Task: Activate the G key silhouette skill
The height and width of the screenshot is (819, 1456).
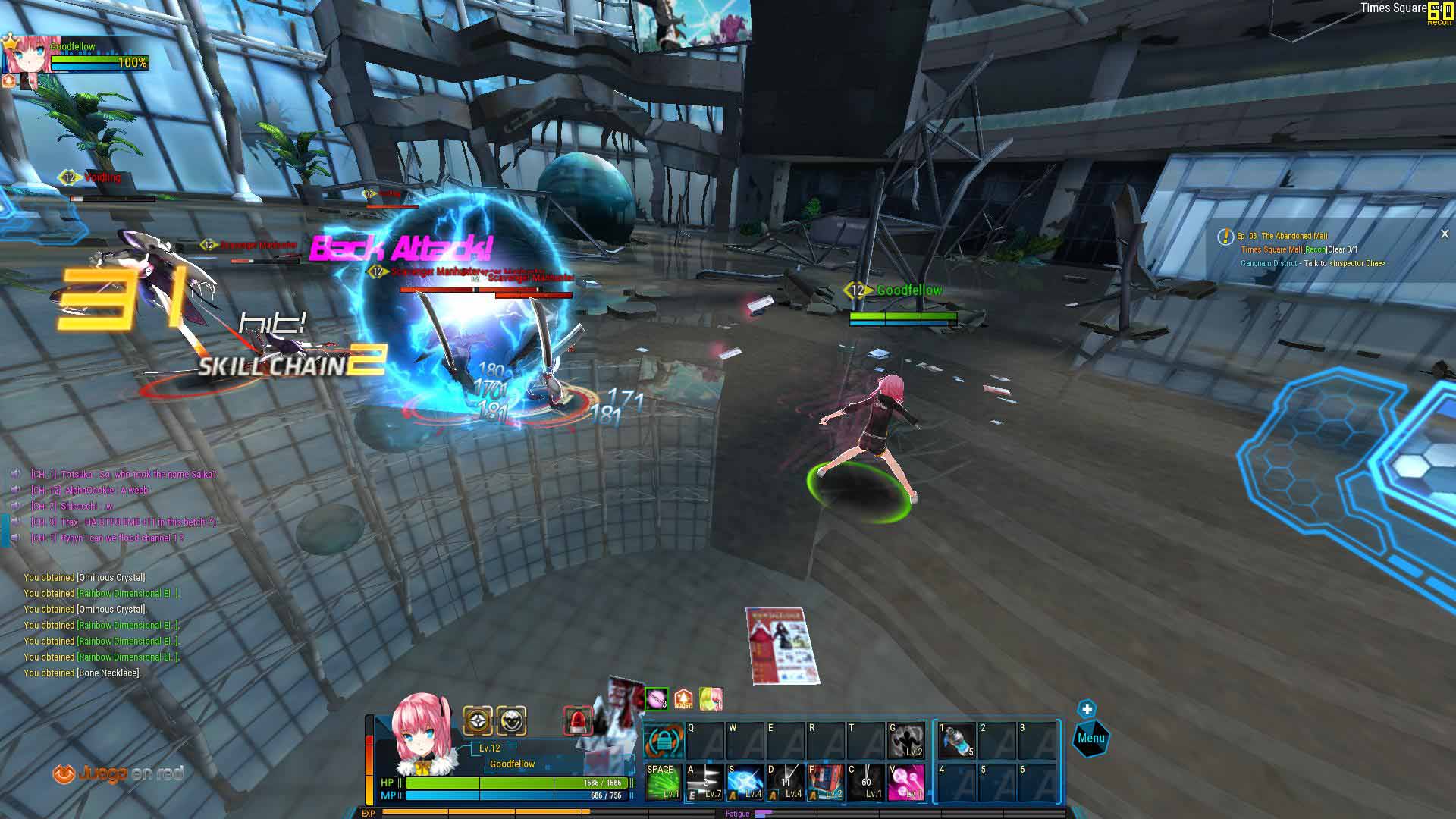Action: tap(906, 739)
